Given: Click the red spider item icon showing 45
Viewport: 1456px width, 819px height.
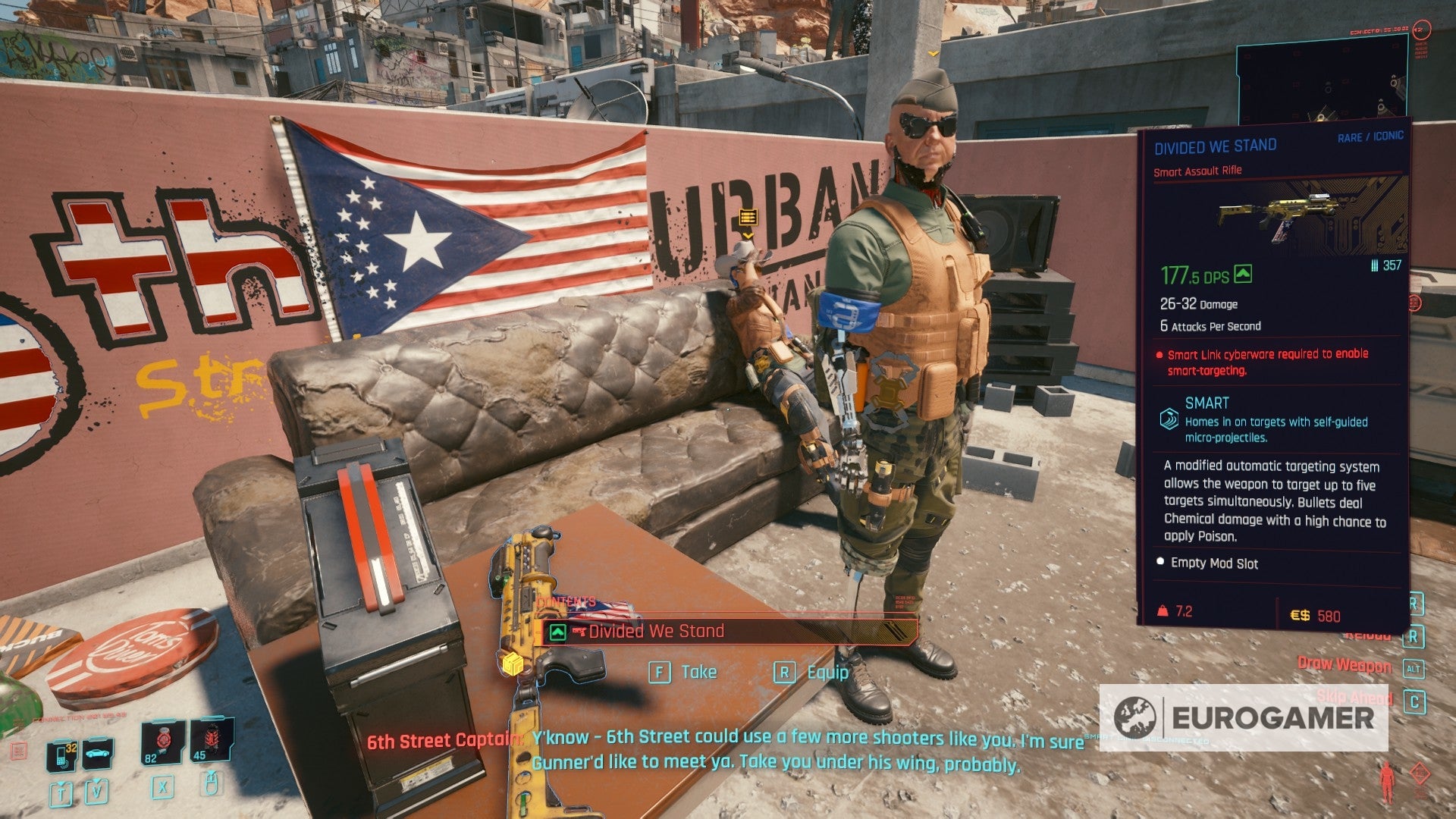Looking at the screenshot, I should click(211, 737).
